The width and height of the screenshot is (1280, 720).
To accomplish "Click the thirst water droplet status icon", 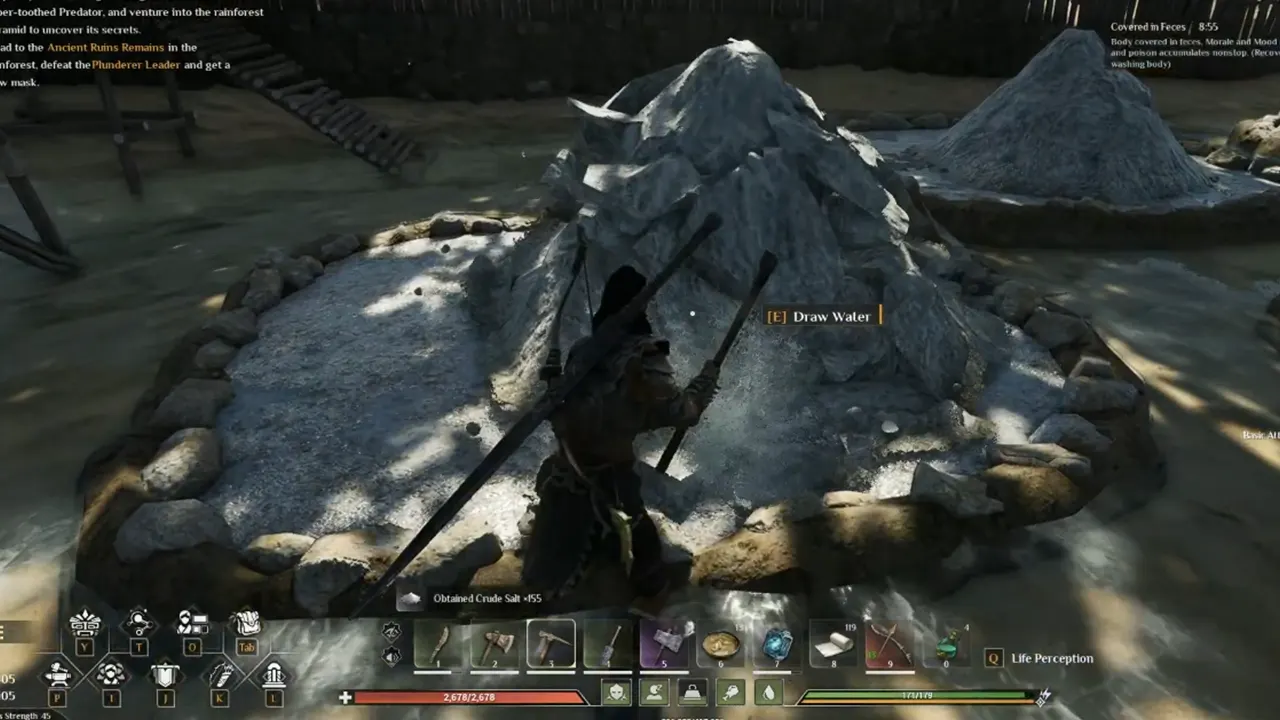I will point(768,692).
